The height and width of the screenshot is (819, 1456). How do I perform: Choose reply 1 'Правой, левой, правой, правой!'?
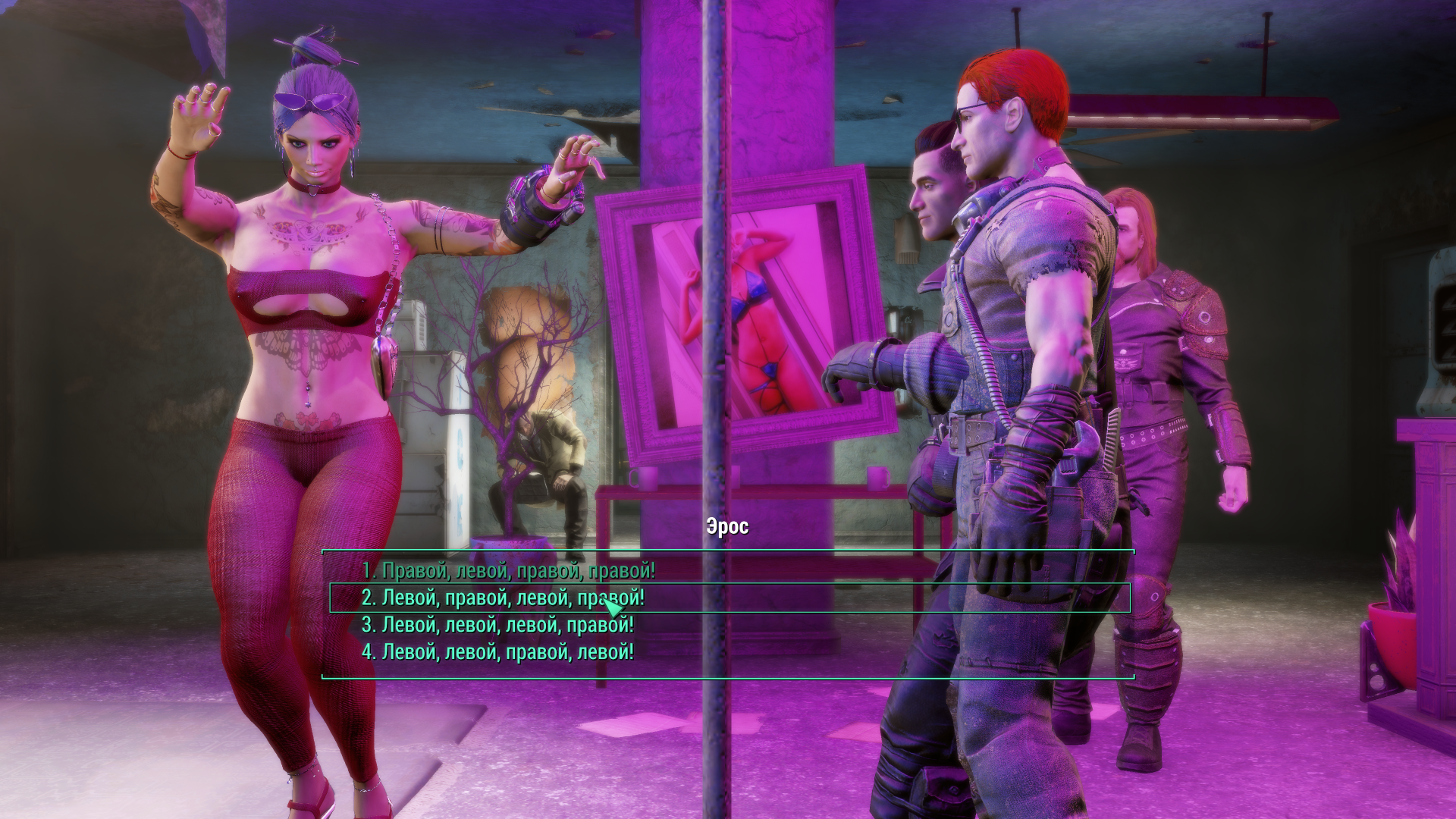[x=508, y=571]
